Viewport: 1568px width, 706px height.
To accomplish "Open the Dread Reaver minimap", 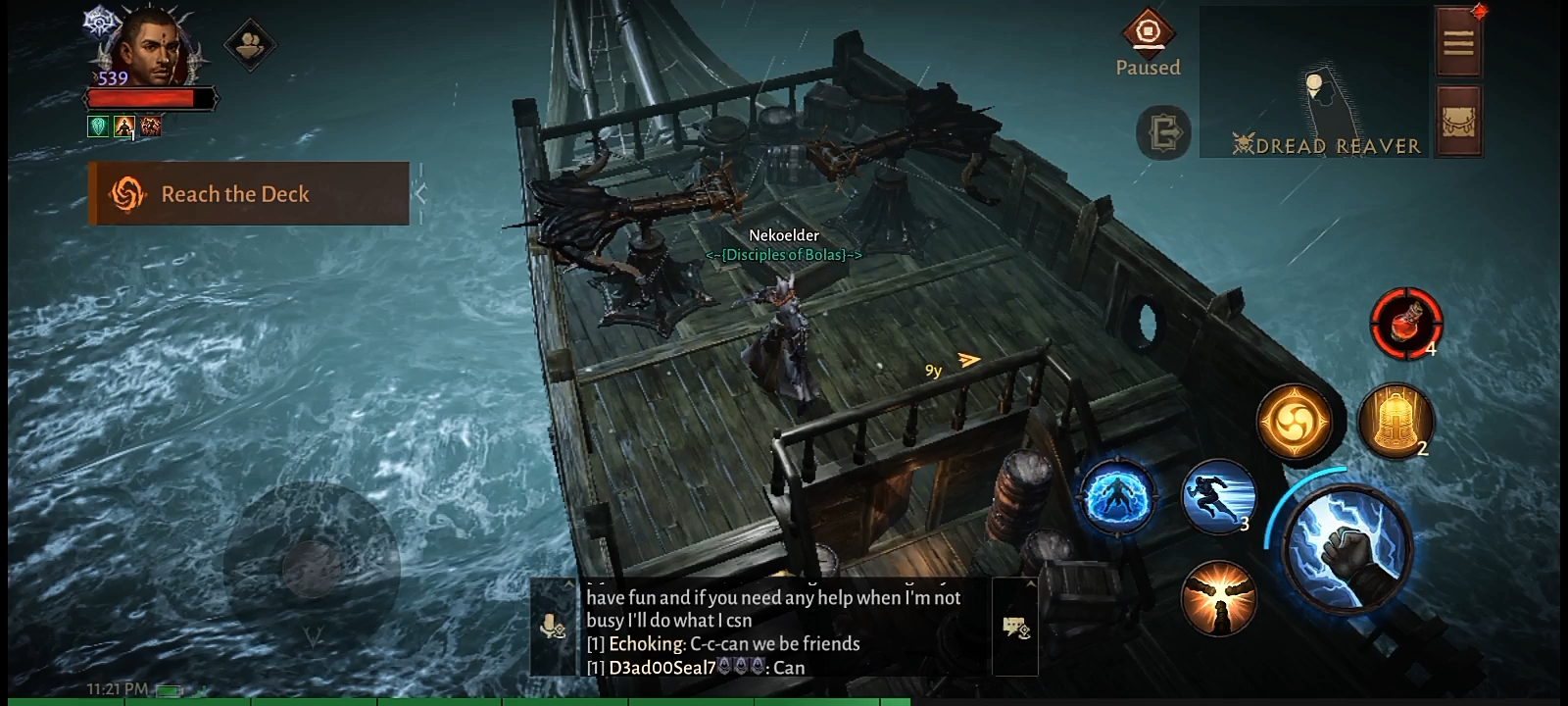I will pyautogui.click(x=1313, y=83).
